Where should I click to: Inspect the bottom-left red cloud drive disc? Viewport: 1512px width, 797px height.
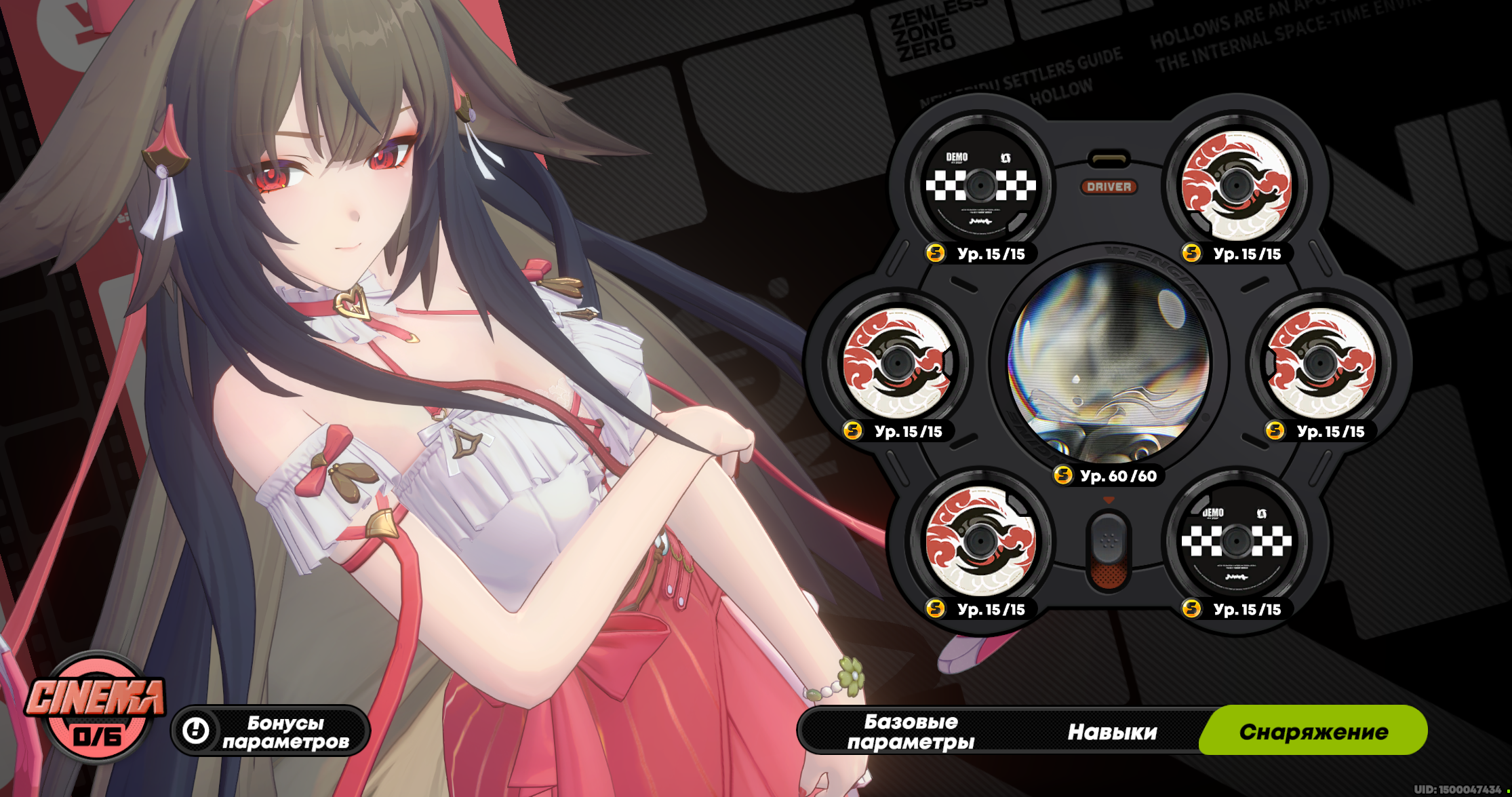click(x=980, y=541)
